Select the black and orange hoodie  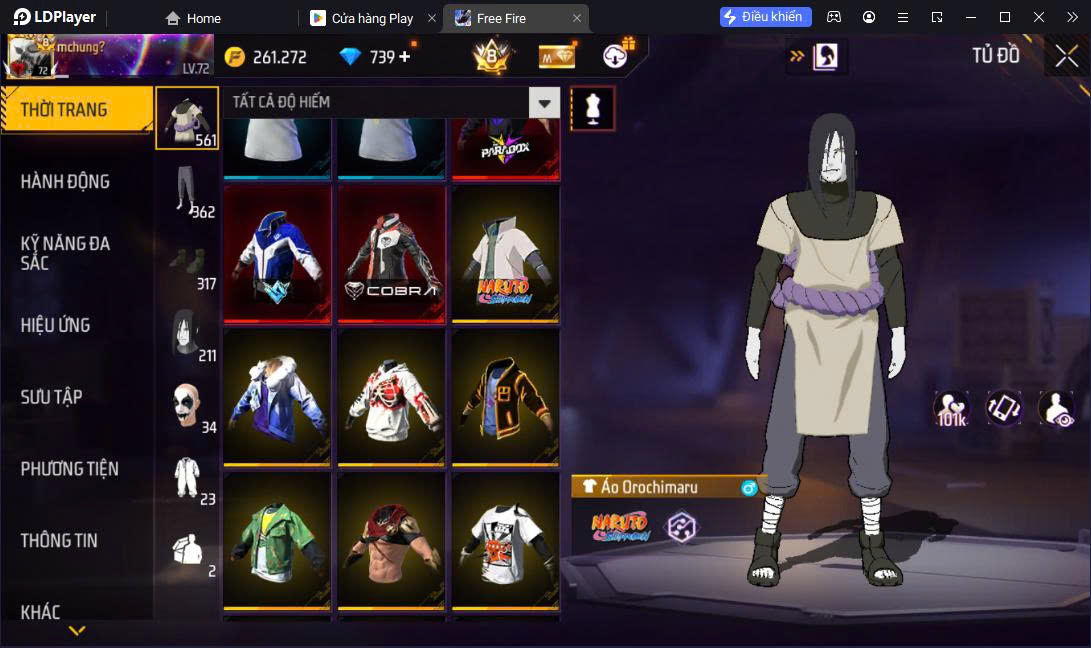tap(505, 398)
